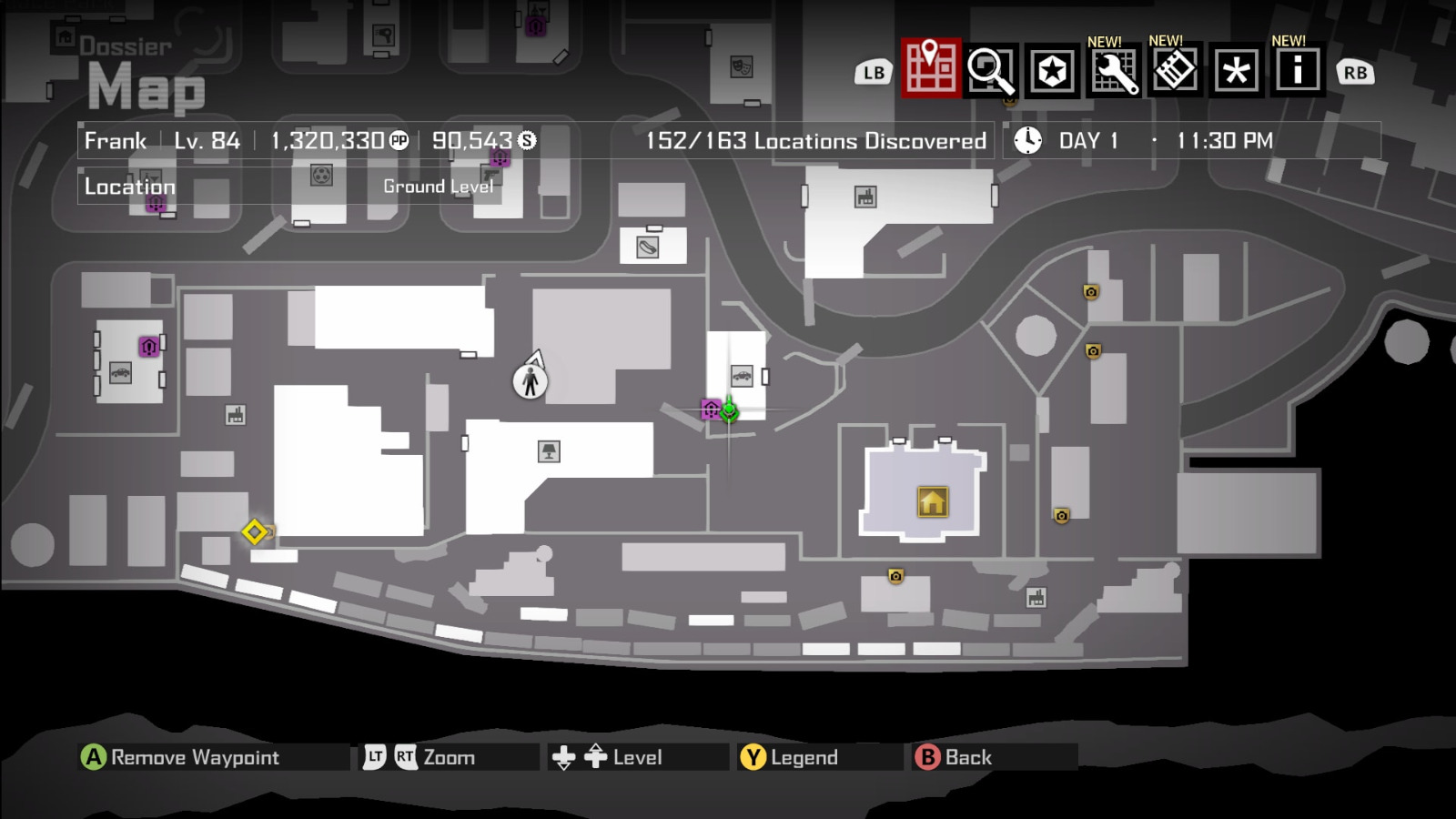Click the Ground Level label field
This screenshot has height=819, width=1456.
pyautogui.click(x=438, y=187)
